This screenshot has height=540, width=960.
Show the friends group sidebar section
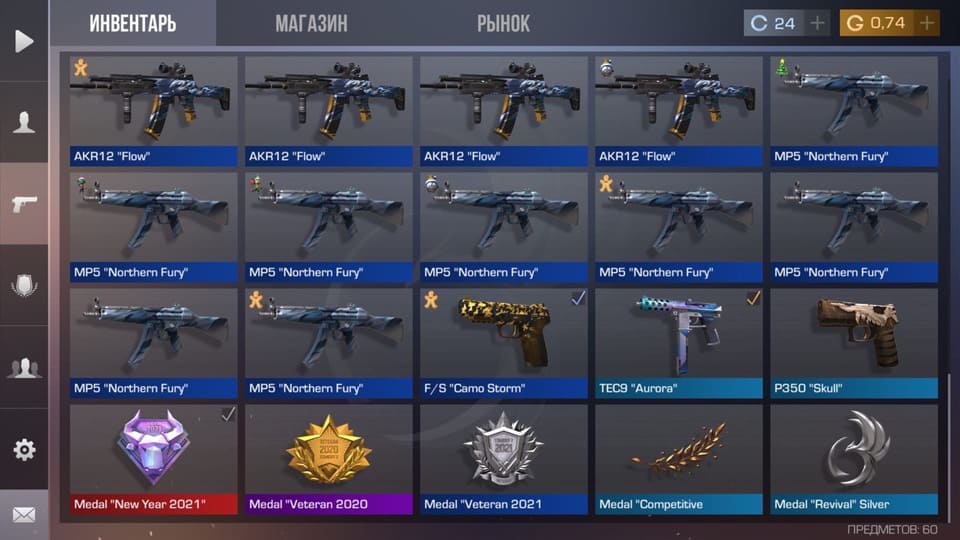[24, 368]
